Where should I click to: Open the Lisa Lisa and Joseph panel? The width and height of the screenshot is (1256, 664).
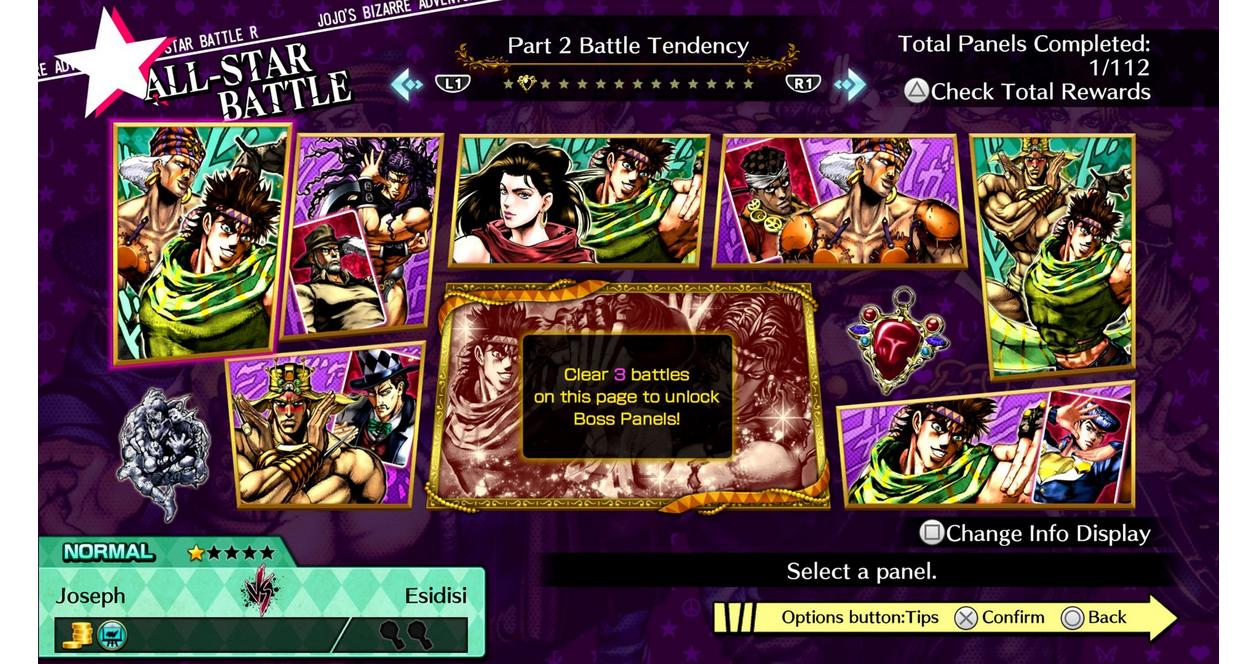coord(579,200)
